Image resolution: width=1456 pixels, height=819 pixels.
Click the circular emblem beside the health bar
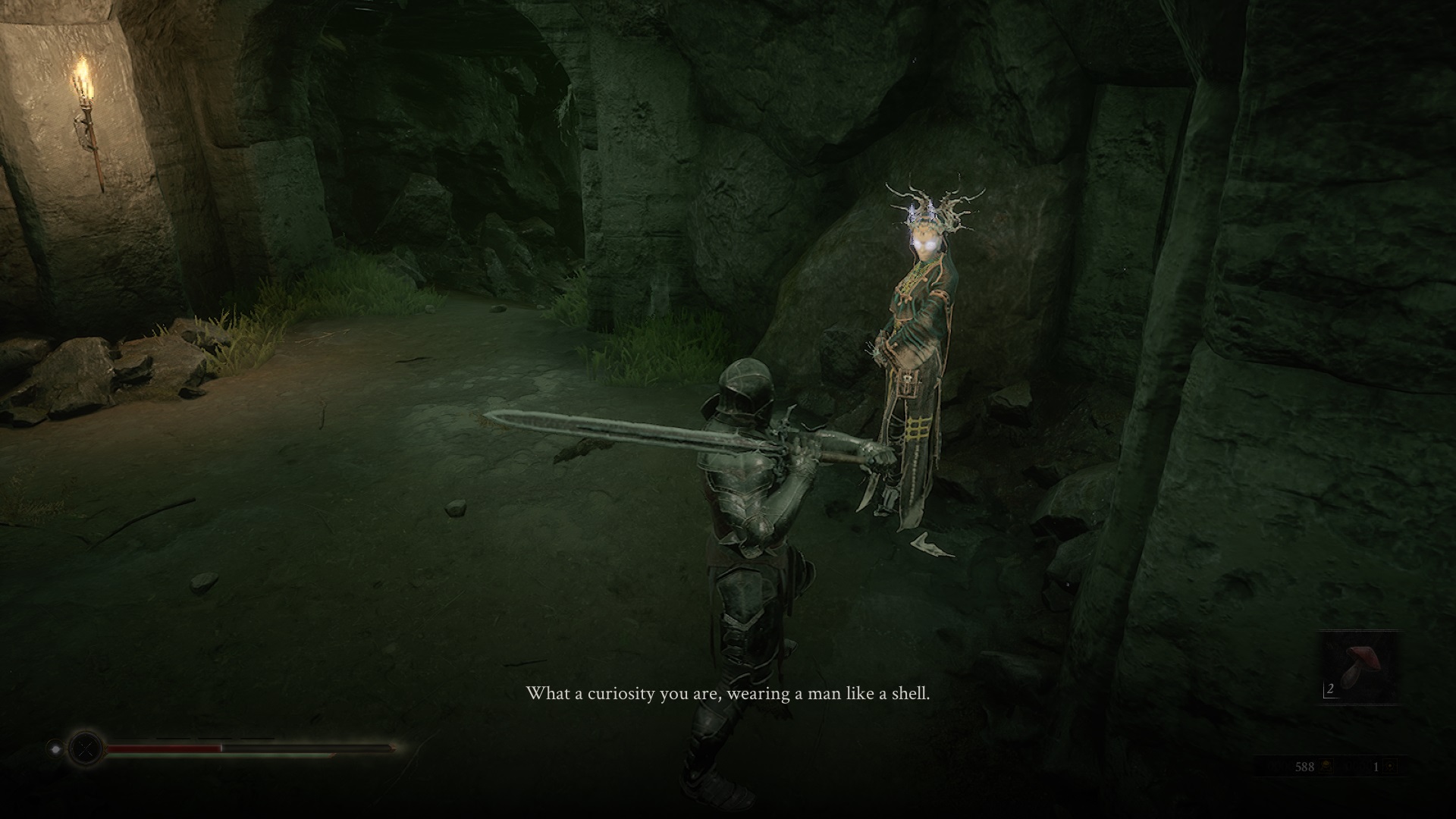click(x=85, y=748)
